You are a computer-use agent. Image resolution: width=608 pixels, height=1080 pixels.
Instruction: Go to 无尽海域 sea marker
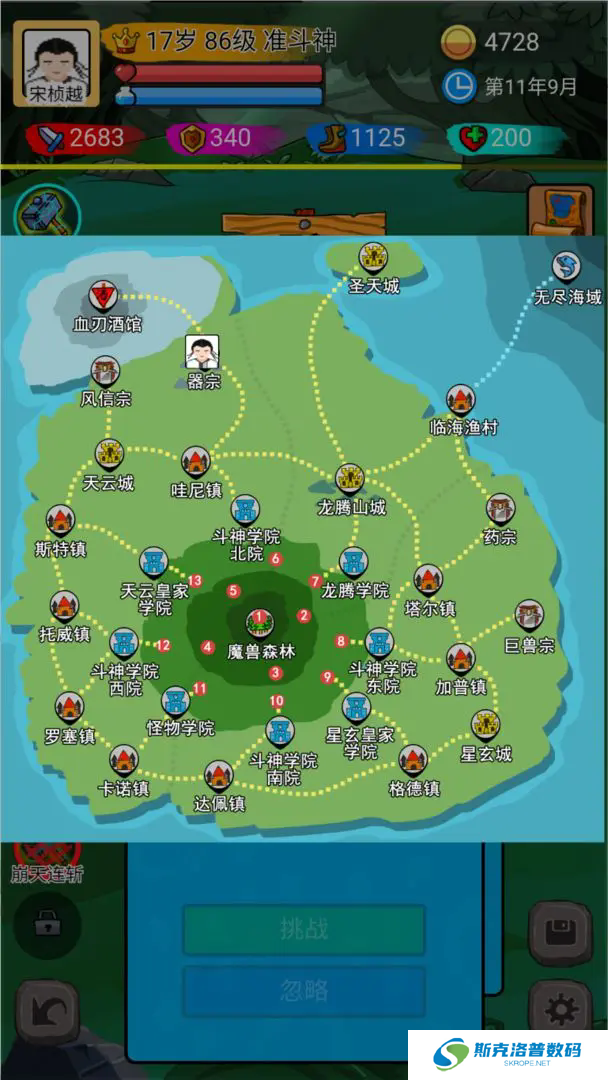tap(567, 268)
